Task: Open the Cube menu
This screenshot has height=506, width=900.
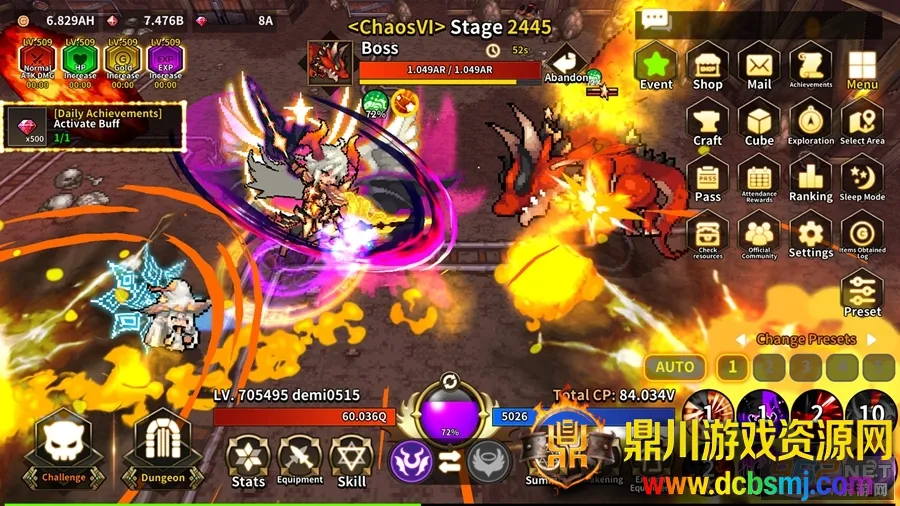Action: tap(759, 123)
